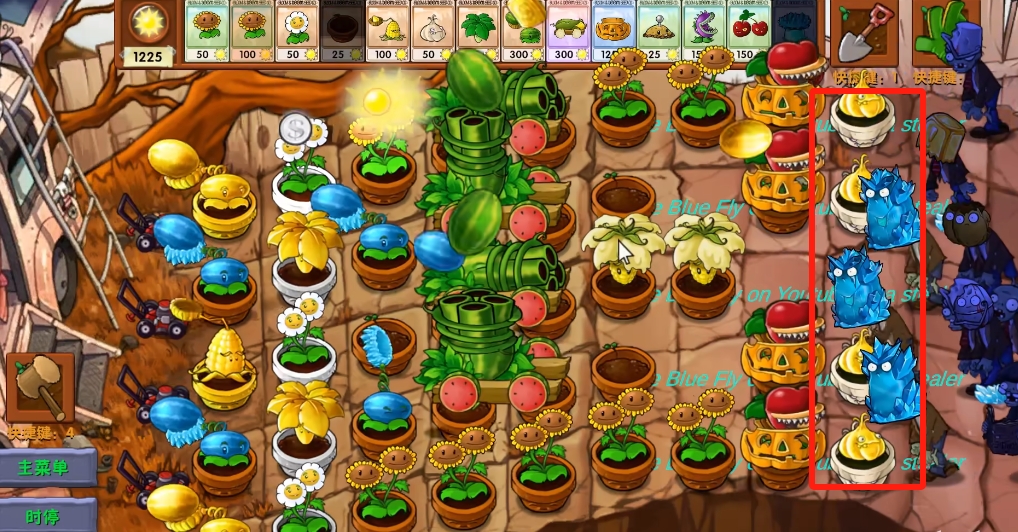Open the 主菜单 main menu

coord(47,467)
